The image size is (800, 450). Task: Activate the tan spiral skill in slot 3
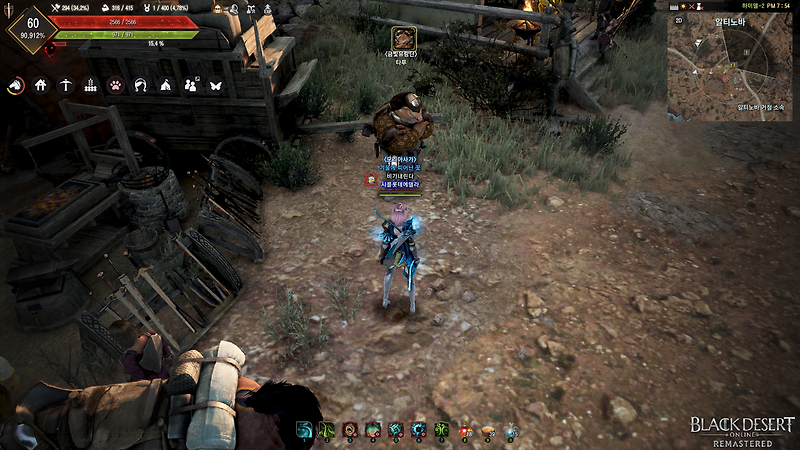tap(349, 430)
